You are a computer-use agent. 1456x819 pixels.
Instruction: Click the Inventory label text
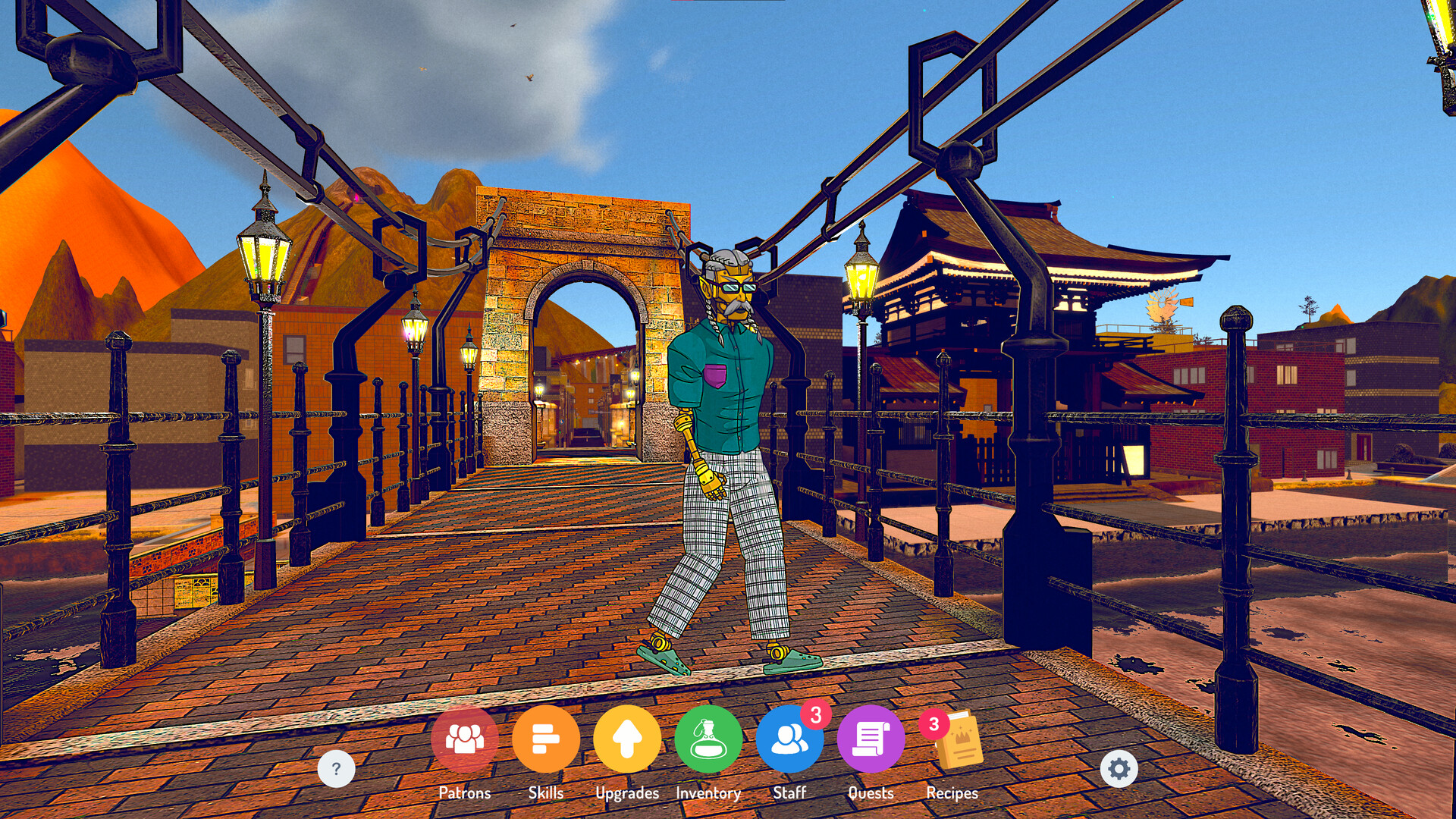[709, 793]
